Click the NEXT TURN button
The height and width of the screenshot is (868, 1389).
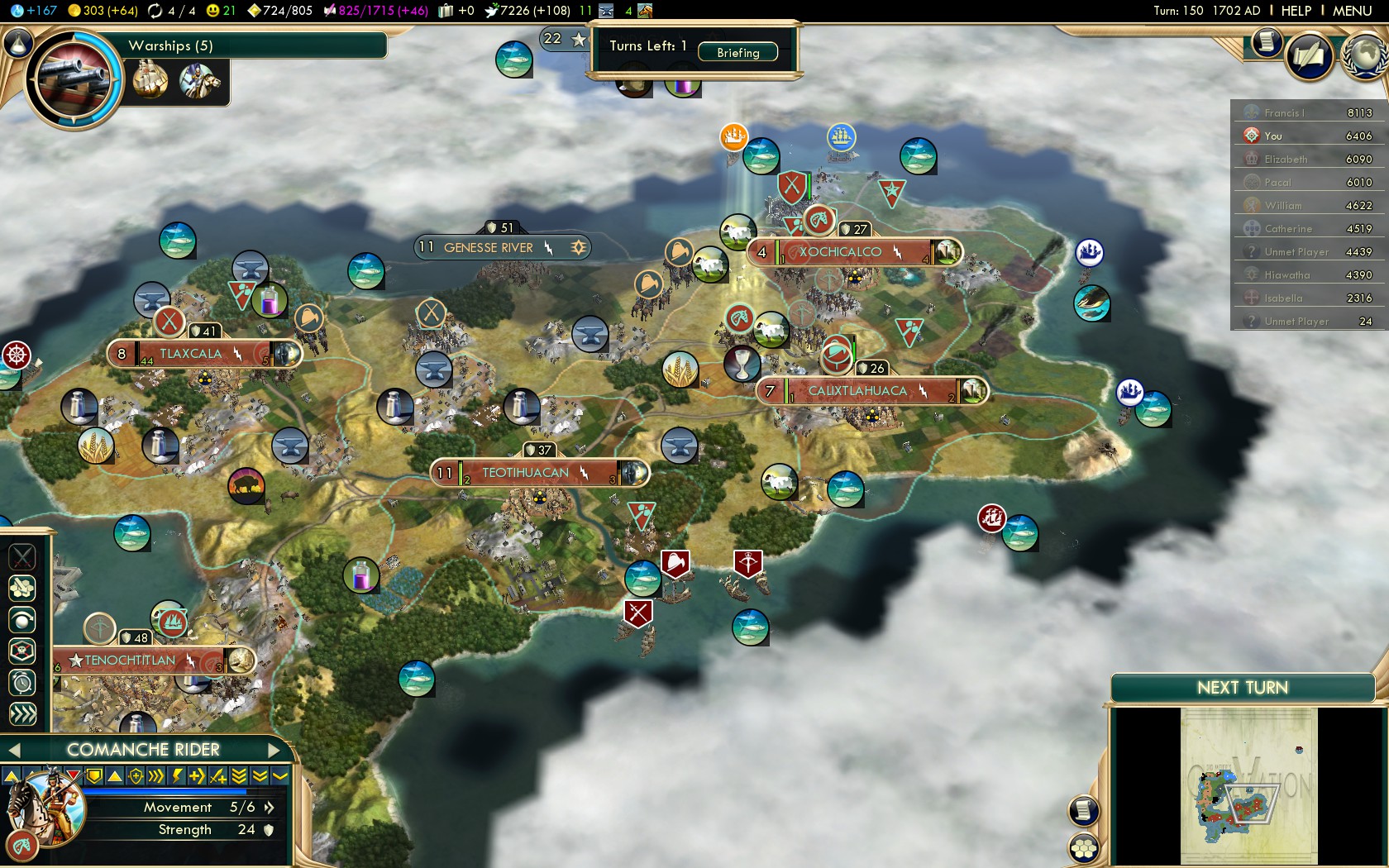click(1242, 688)
